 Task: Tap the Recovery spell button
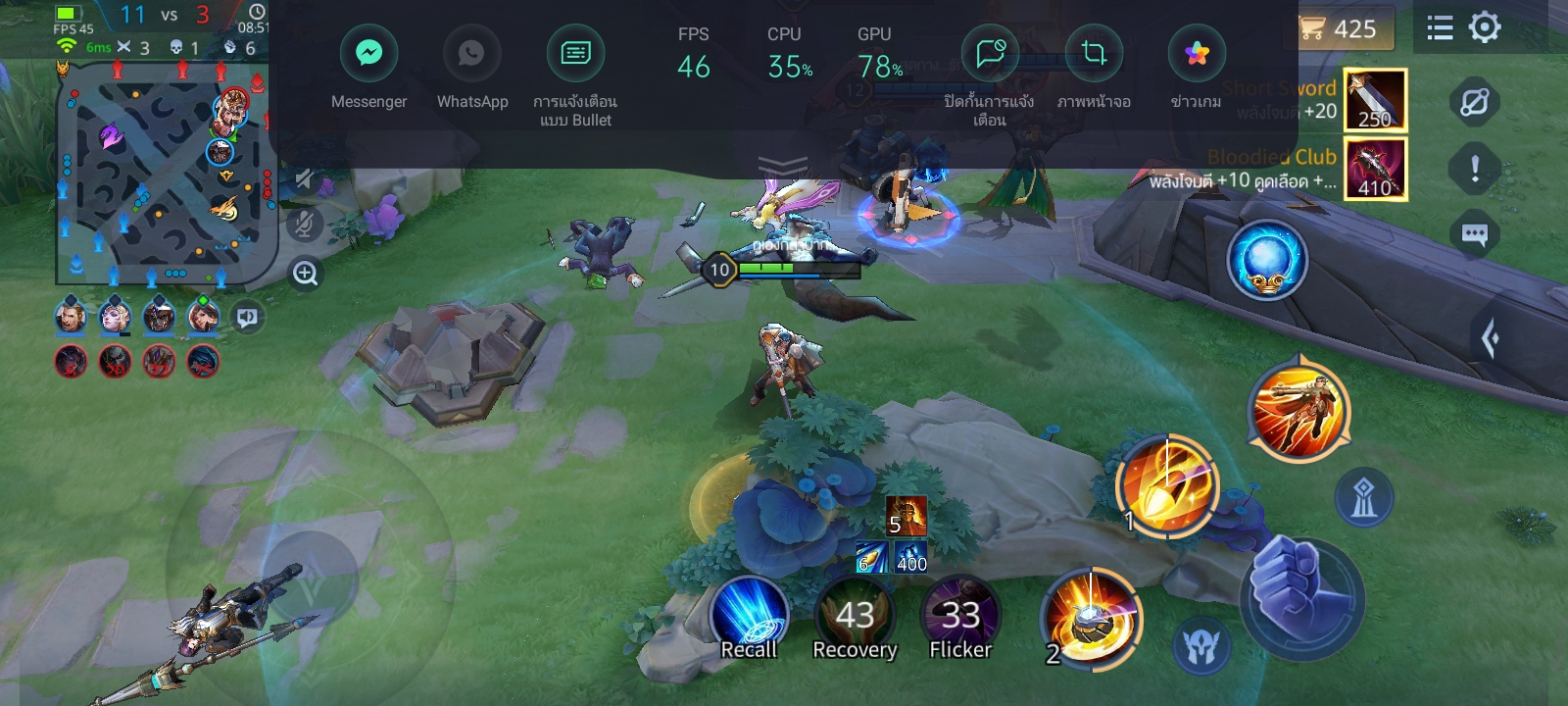point(855,616)
